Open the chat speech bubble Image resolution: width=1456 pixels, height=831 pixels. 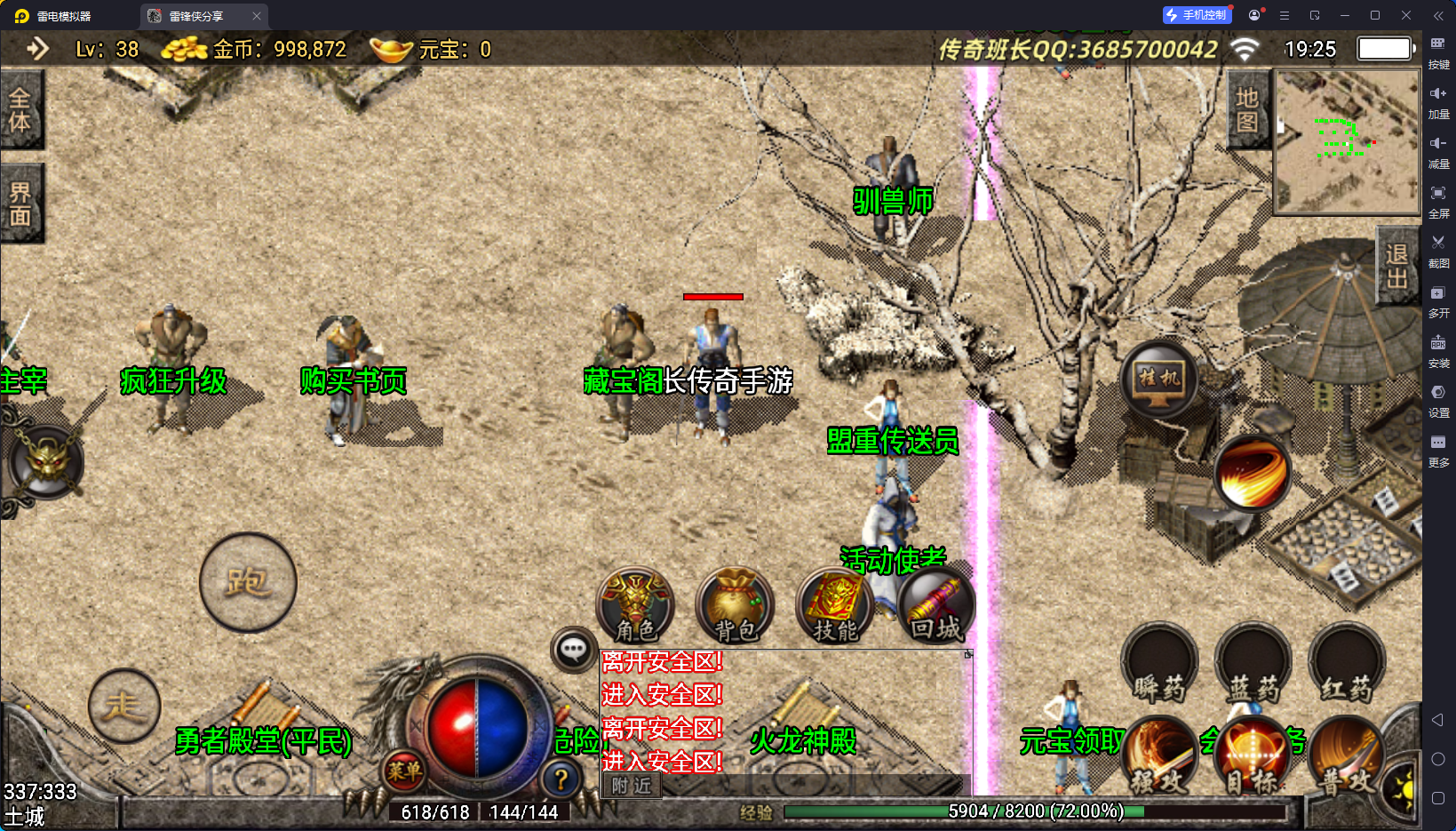(573, 650)
